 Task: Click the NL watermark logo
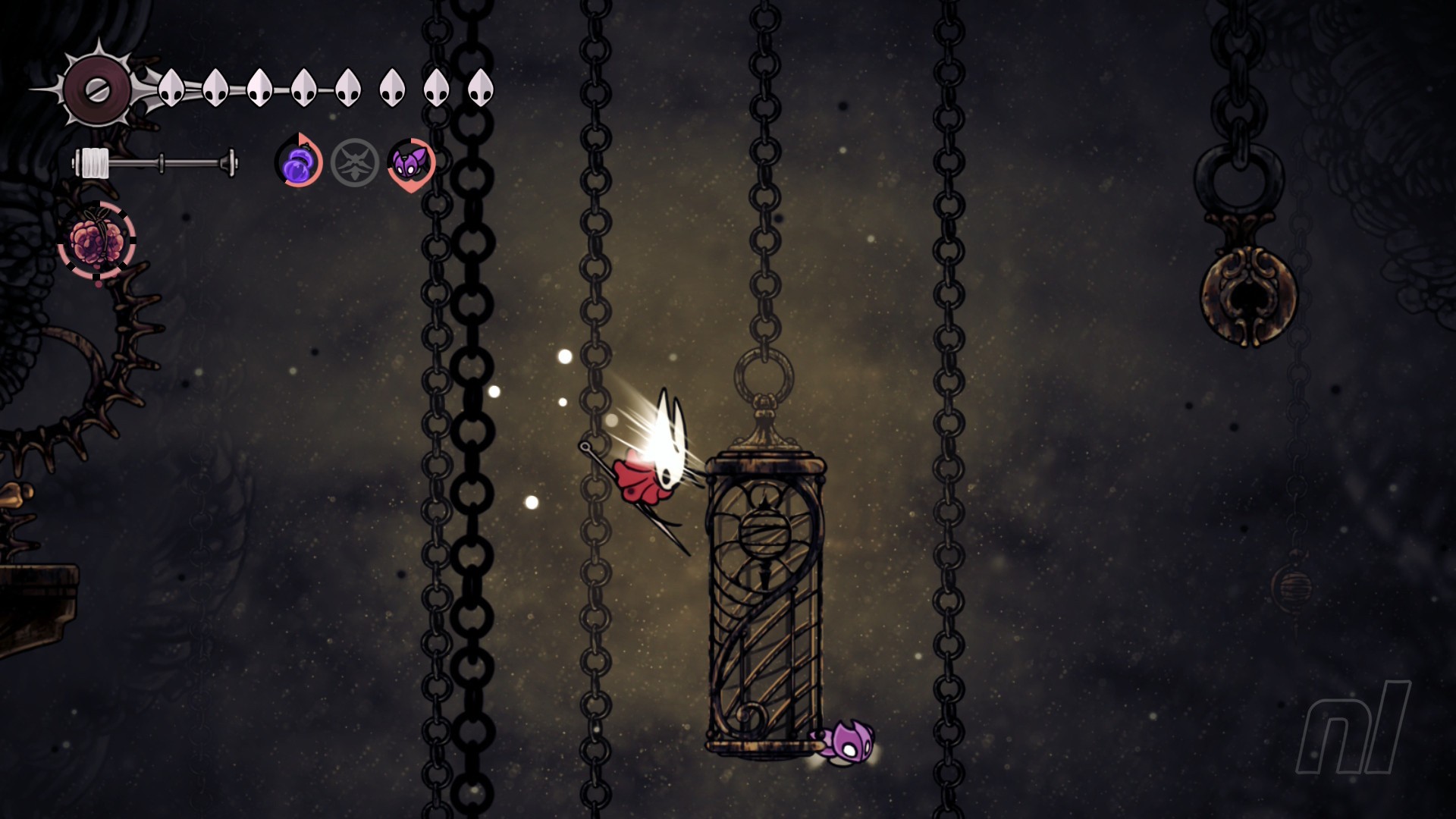click(x=1352, y=728)
